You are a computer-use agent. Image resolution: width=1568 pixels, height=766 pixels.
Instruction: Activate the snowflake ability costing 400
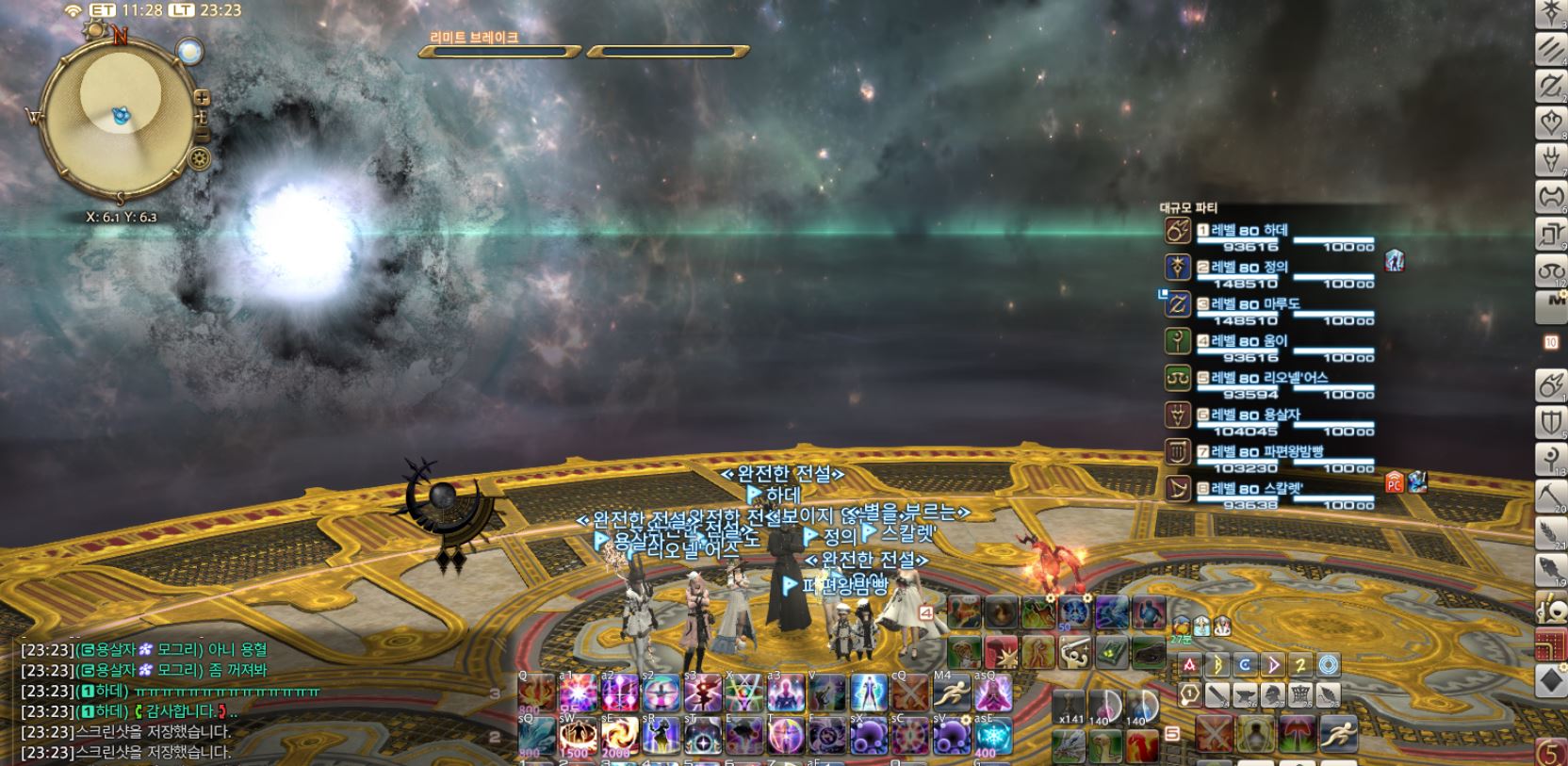[x=992, y=736]
